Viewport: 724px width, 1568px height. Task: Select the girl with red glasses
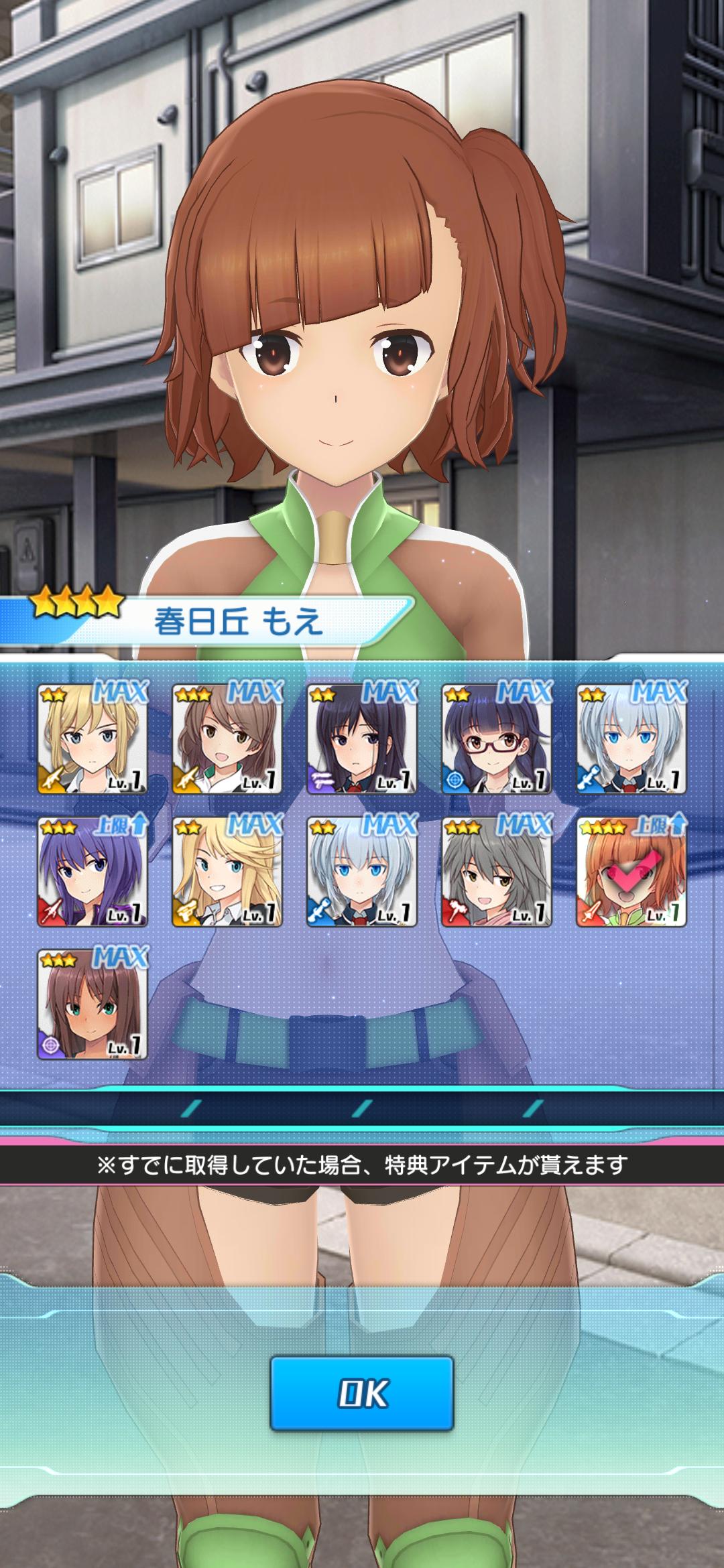click(497, 738)
